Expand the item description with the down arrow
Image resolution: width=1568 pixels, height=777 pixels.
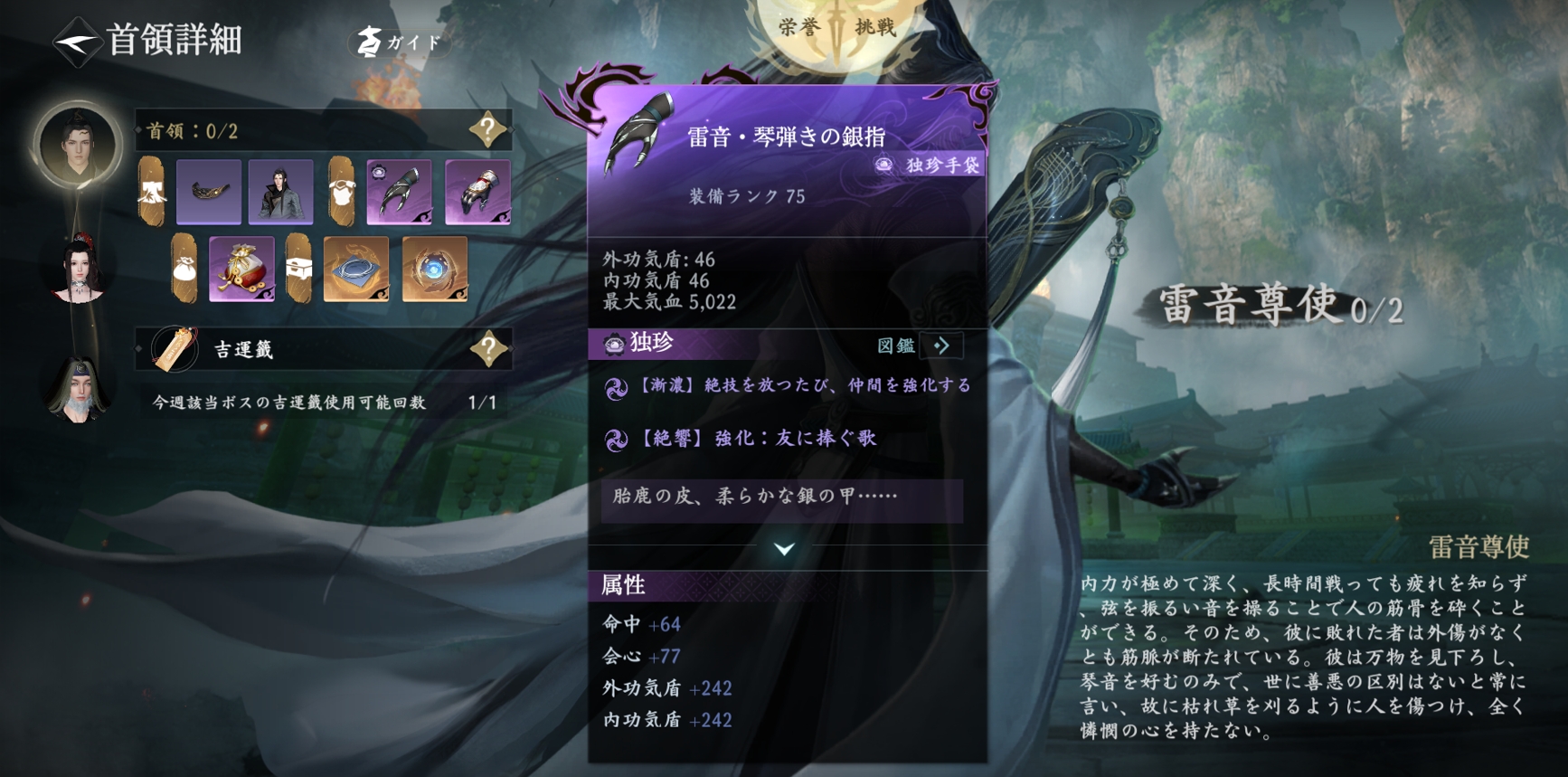784,549
